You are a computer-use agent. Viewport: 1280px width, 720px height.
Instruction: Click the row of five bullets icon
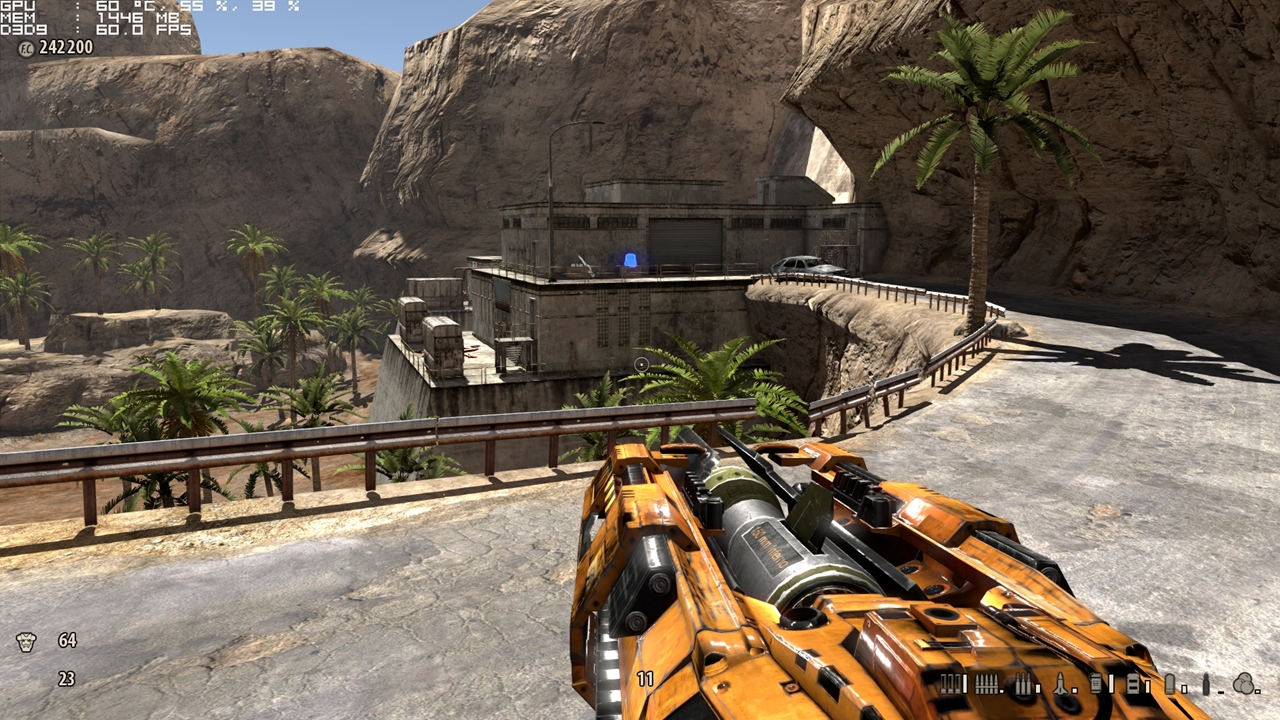pyautogui.click(x=987, y=684)
